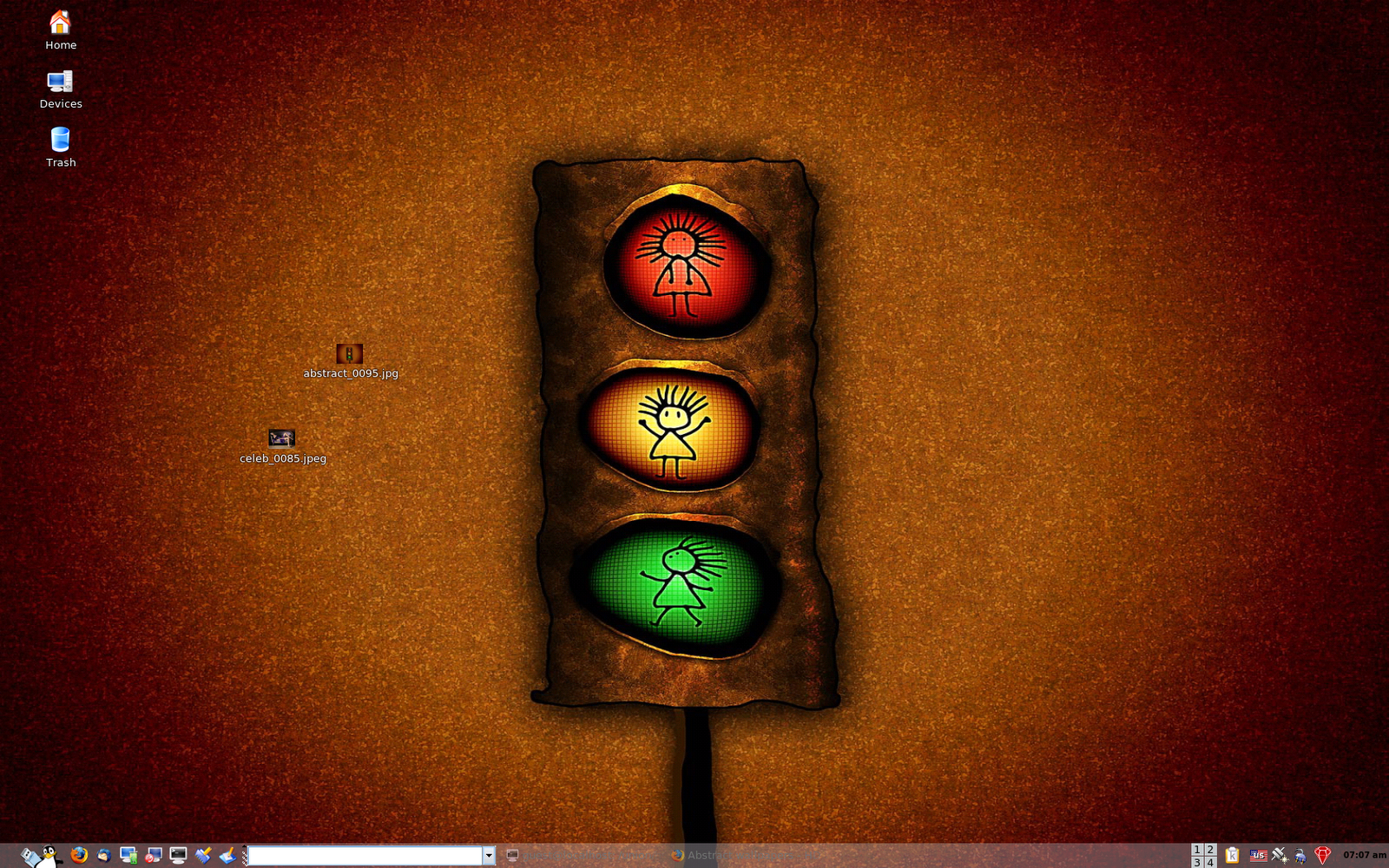Open the Konsole terminal icon

click(178, 855)
